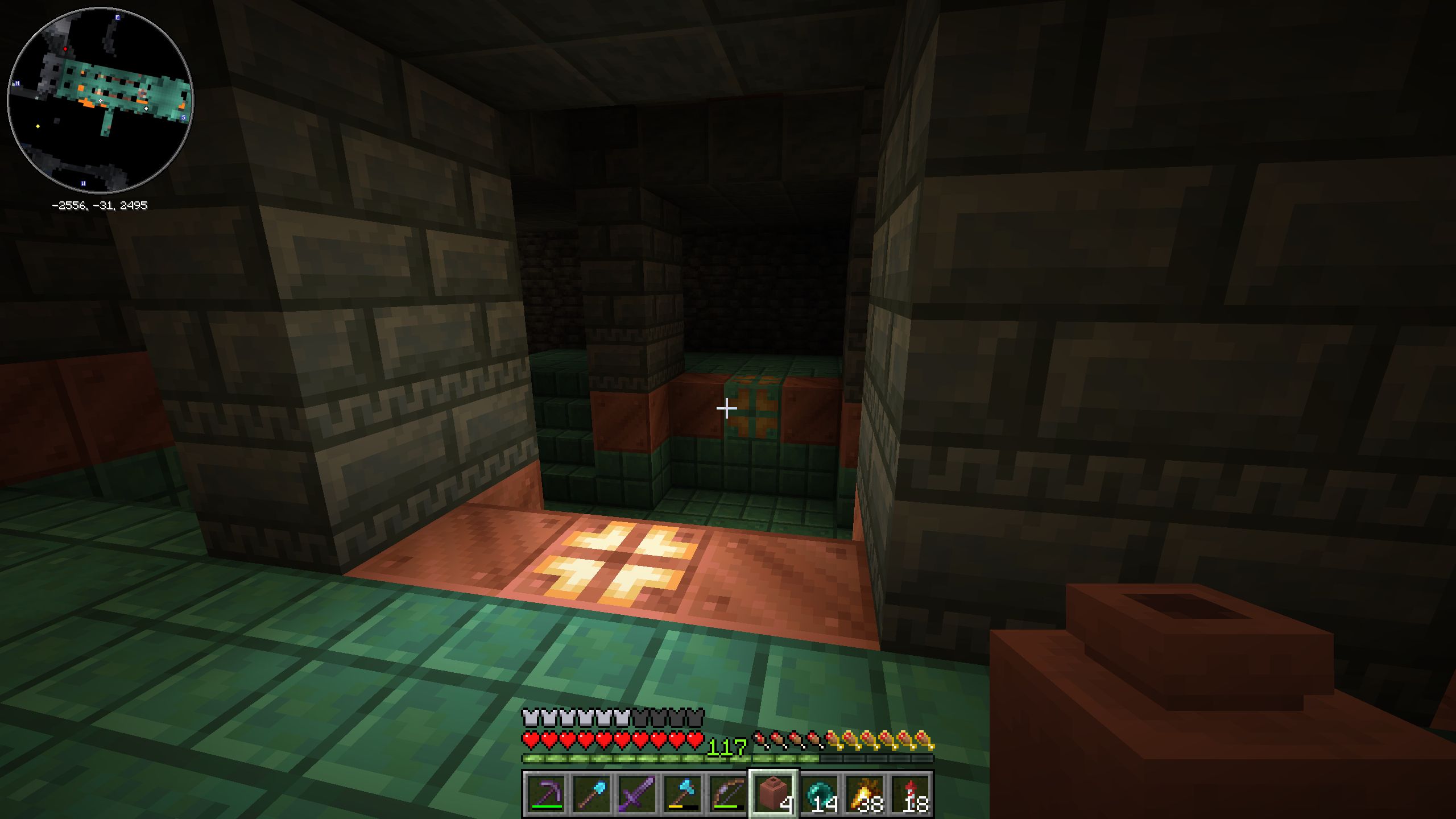Click the S compass letter on the minimap
This screenshot has height=819, width=1456.
point(184,117)
